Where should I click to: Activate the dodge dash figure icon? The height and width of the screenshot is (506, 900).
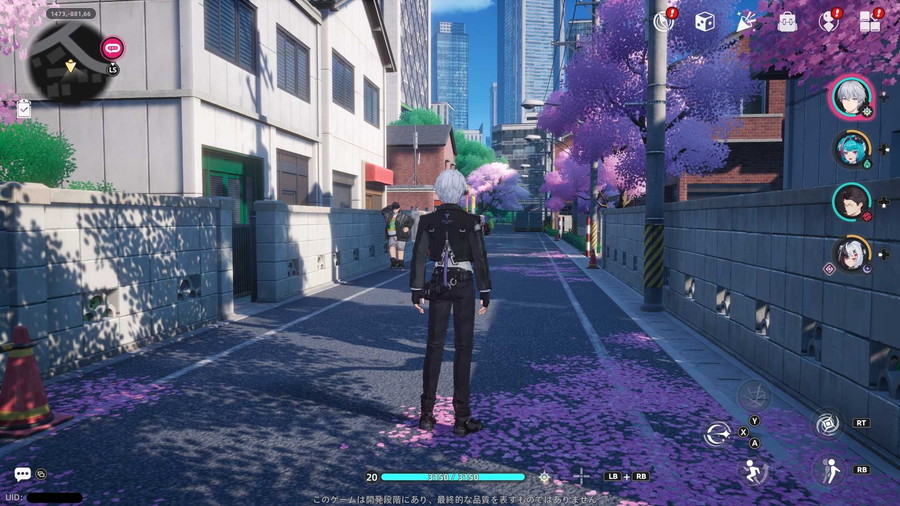[828, 469]
